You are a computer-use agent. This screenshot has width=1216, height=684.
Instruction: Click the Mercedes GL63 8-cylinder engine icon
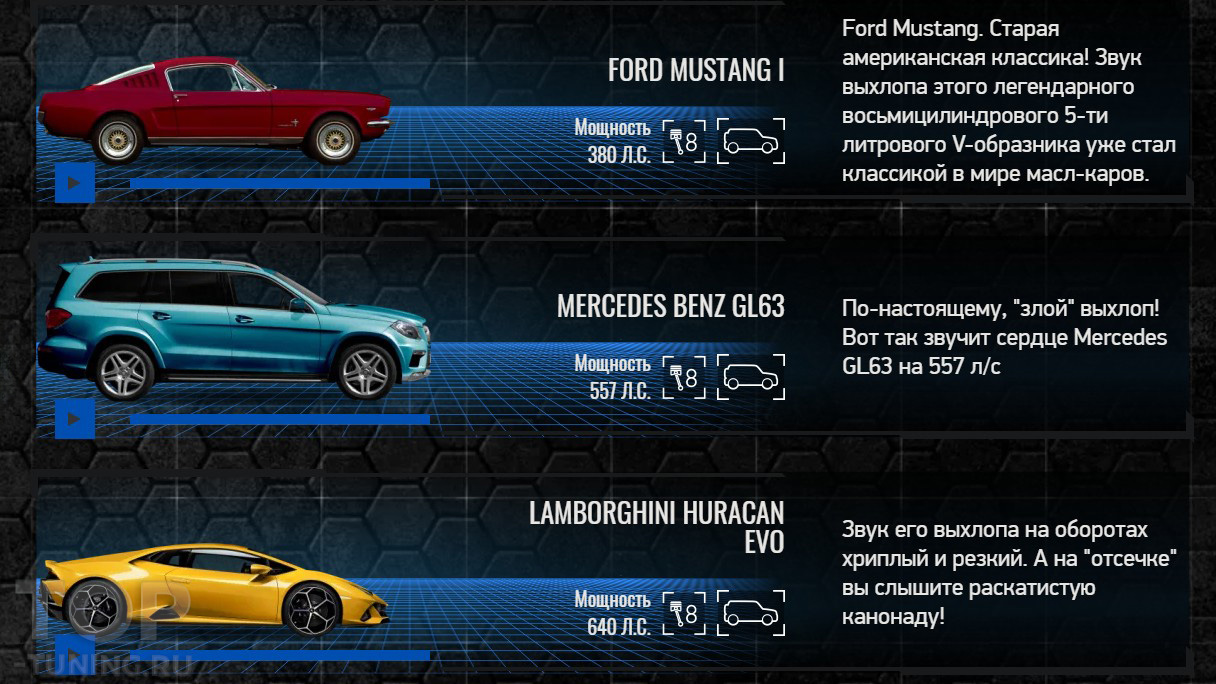(x=684, y=377)
